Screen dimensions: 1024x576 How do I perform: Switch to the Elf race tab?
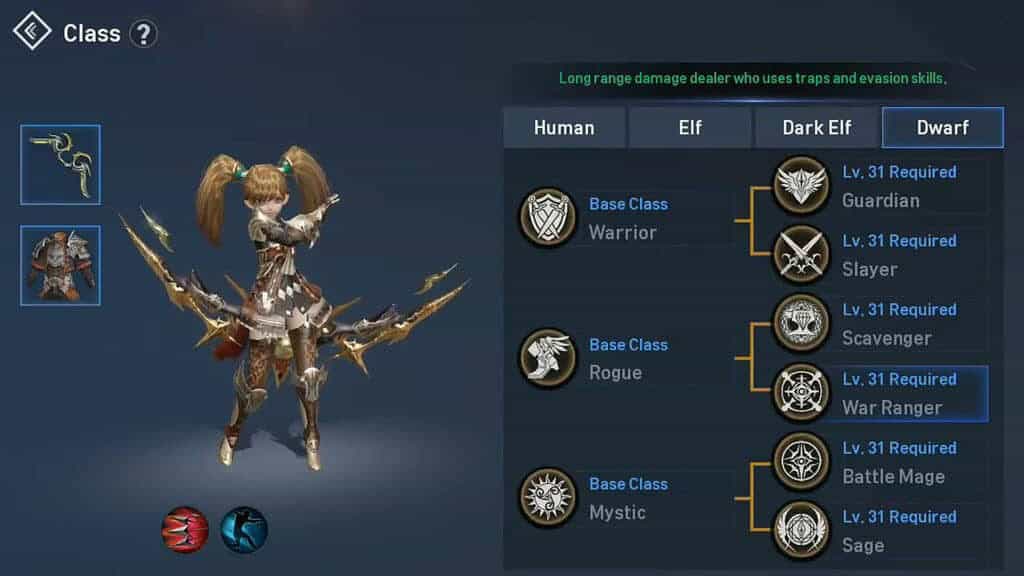tap(690, 128)
